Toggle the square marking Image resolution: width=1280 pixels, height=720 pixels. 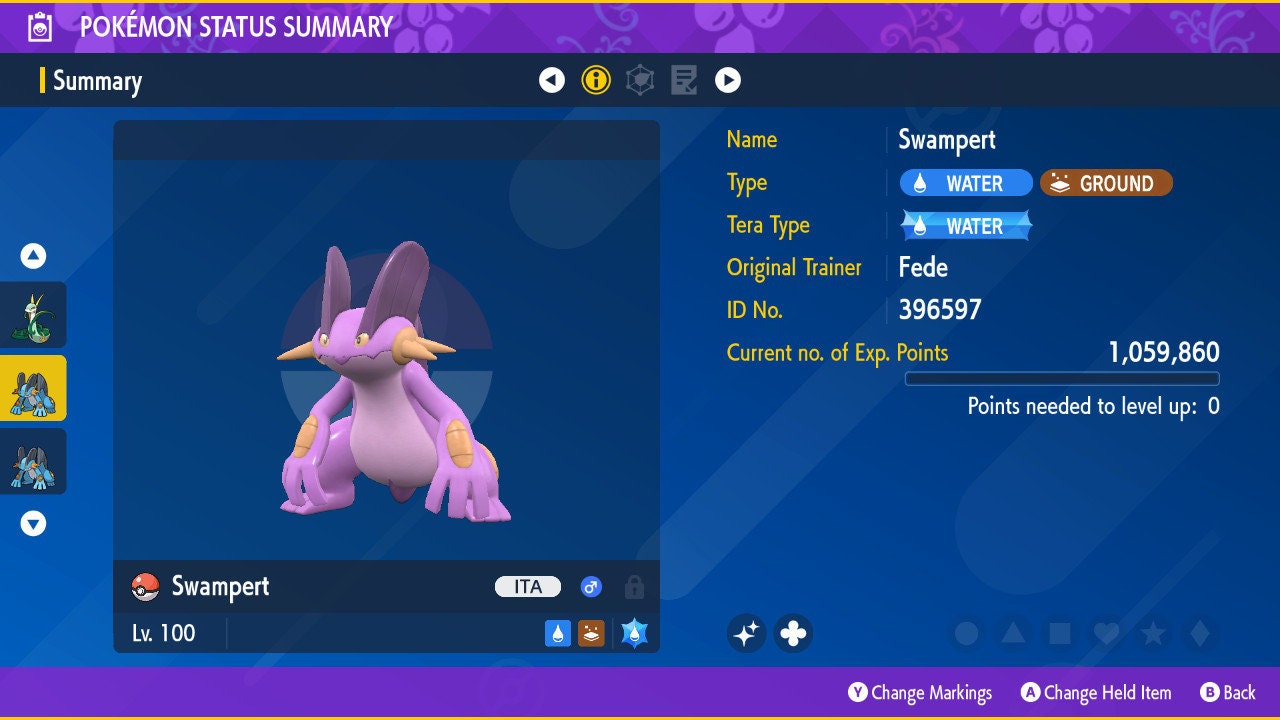1060,633
